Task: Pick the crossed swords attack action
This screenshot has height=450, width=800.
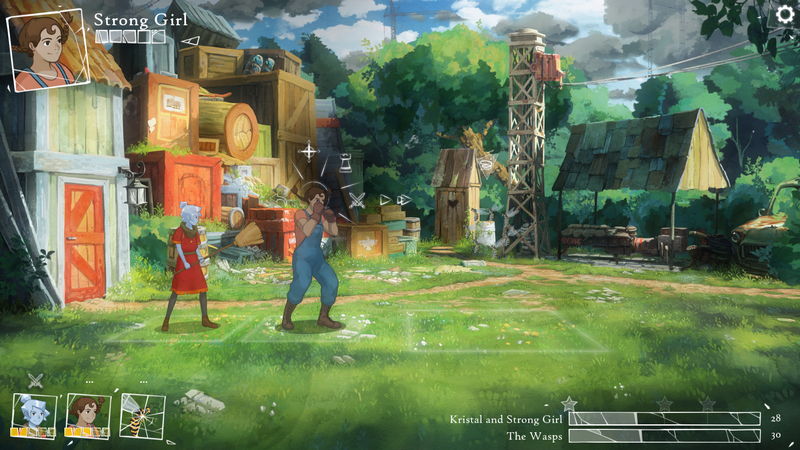Action: (x=357, y=200)
